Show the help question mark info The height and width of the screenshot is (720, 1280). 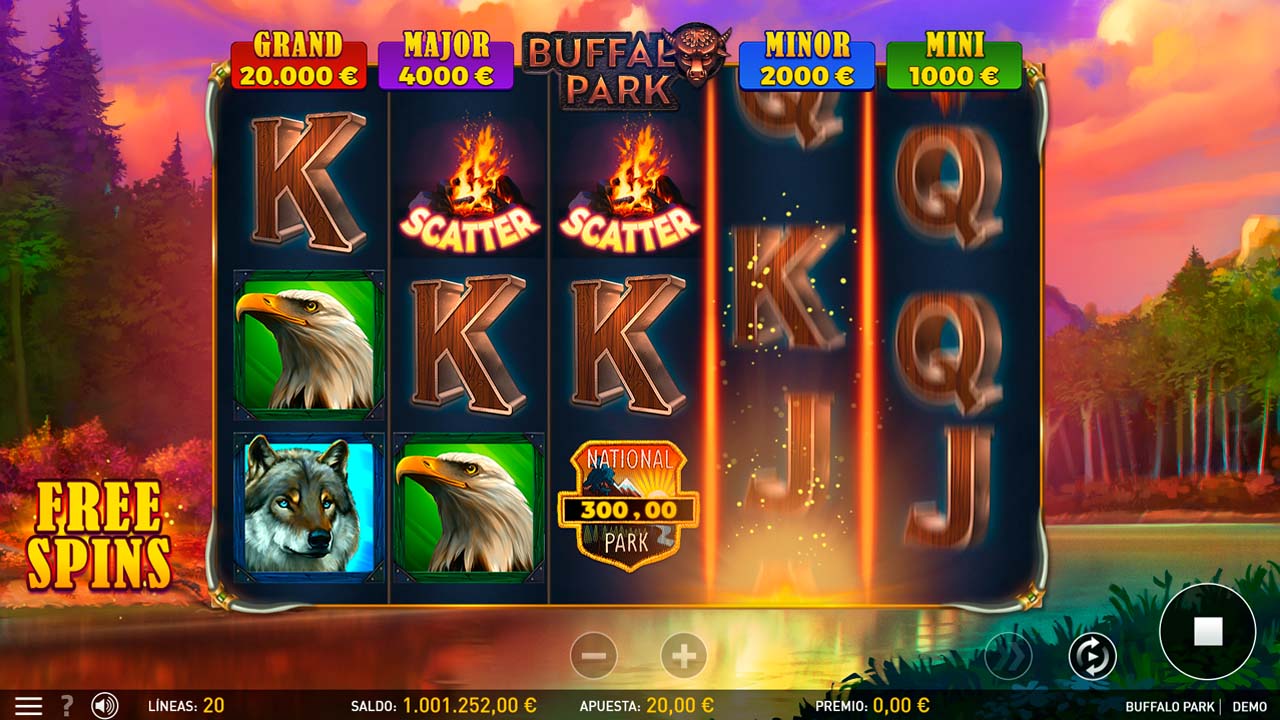pos(67,705)
